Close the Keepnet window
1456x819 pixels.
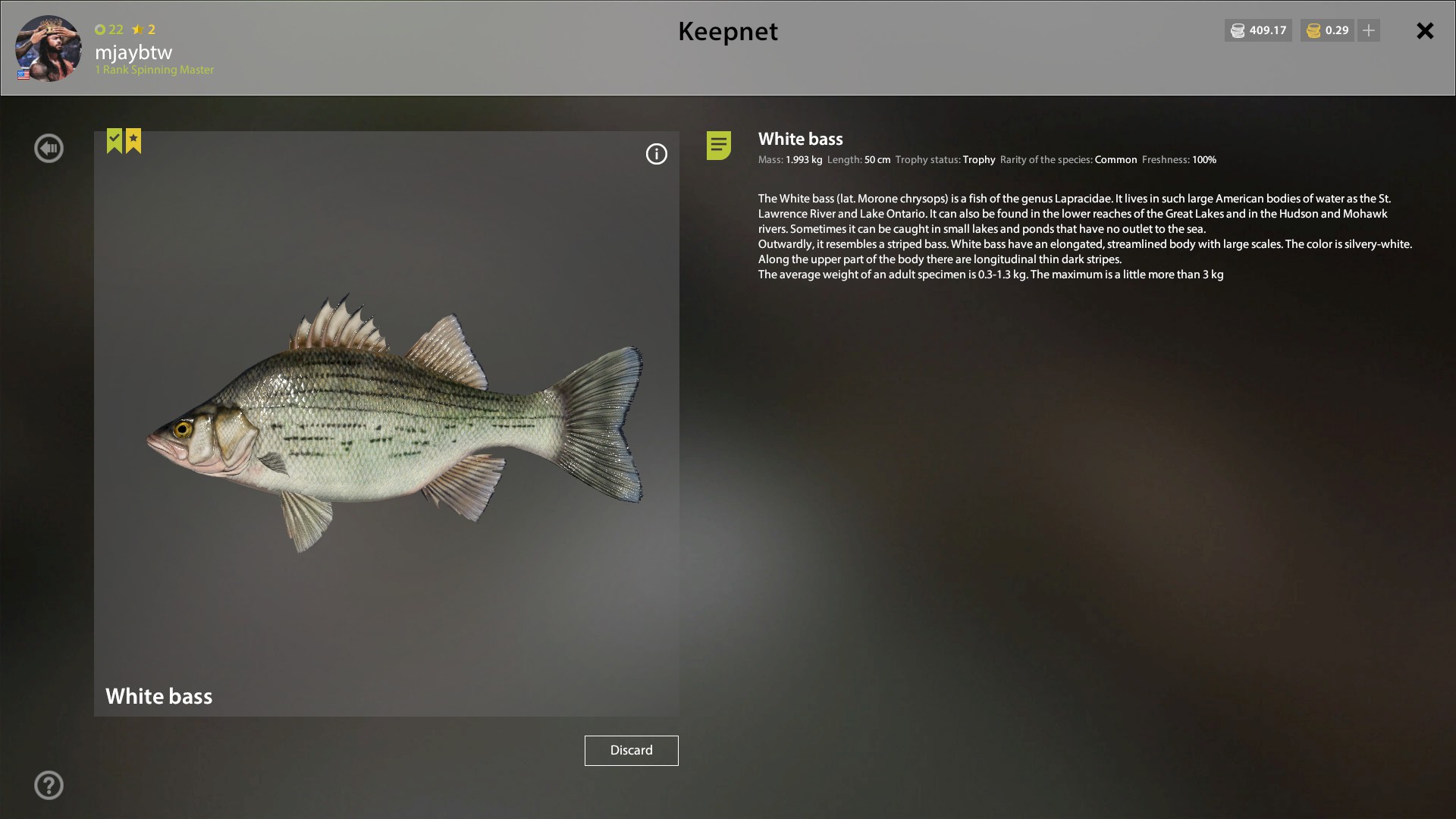(1425, 30)
